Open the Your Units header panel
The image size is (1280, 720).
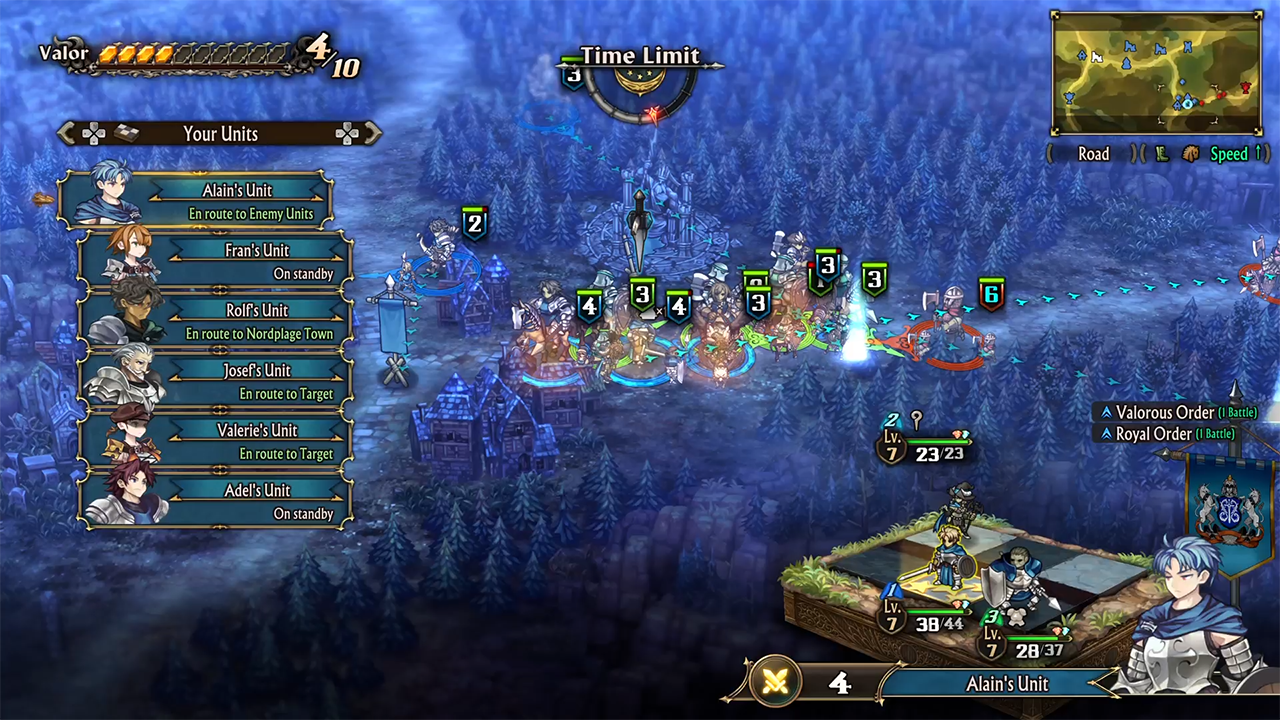tap(220, 133)
